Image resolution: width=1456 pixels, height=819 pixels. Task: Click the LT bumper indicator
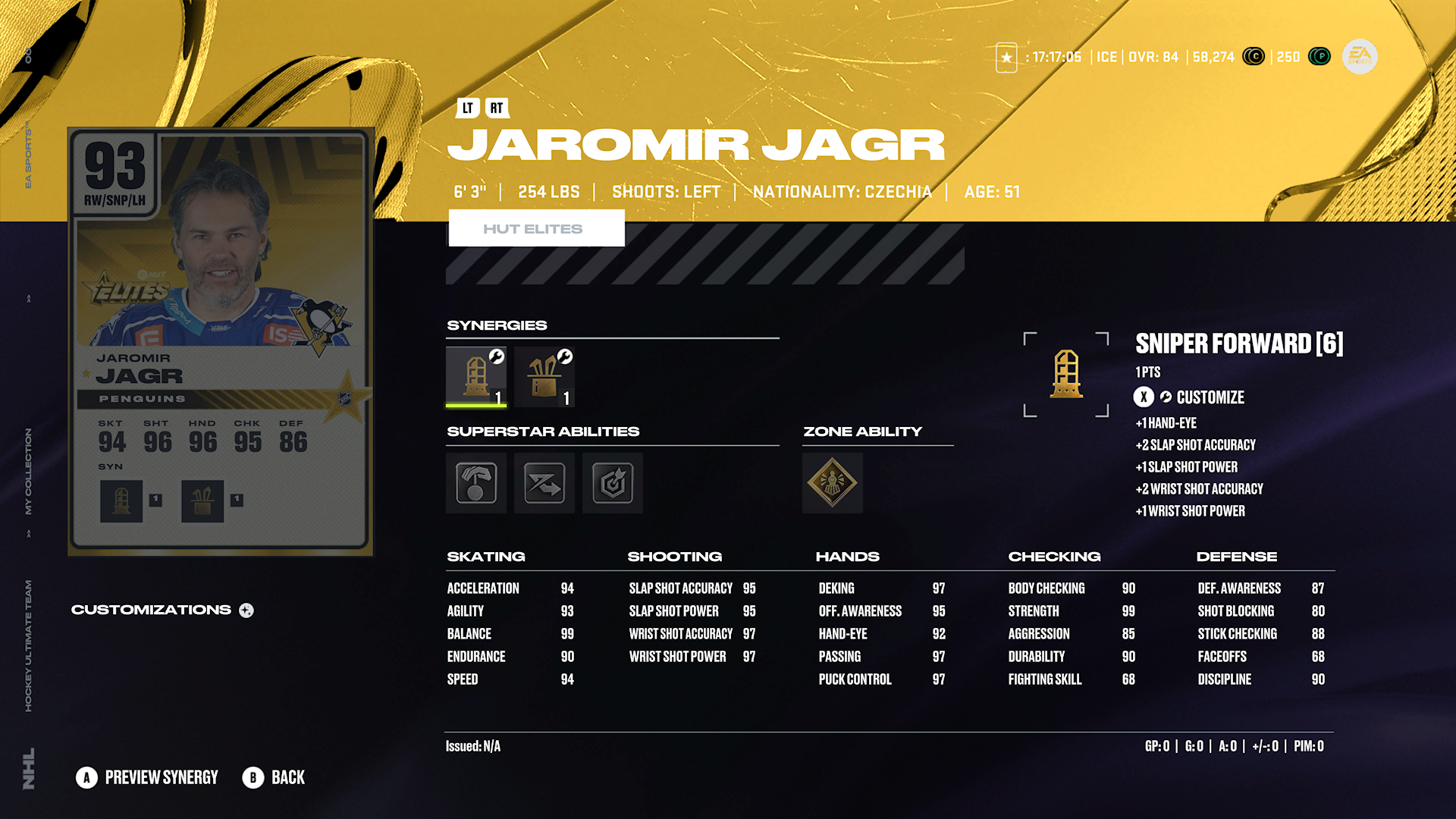467,108
